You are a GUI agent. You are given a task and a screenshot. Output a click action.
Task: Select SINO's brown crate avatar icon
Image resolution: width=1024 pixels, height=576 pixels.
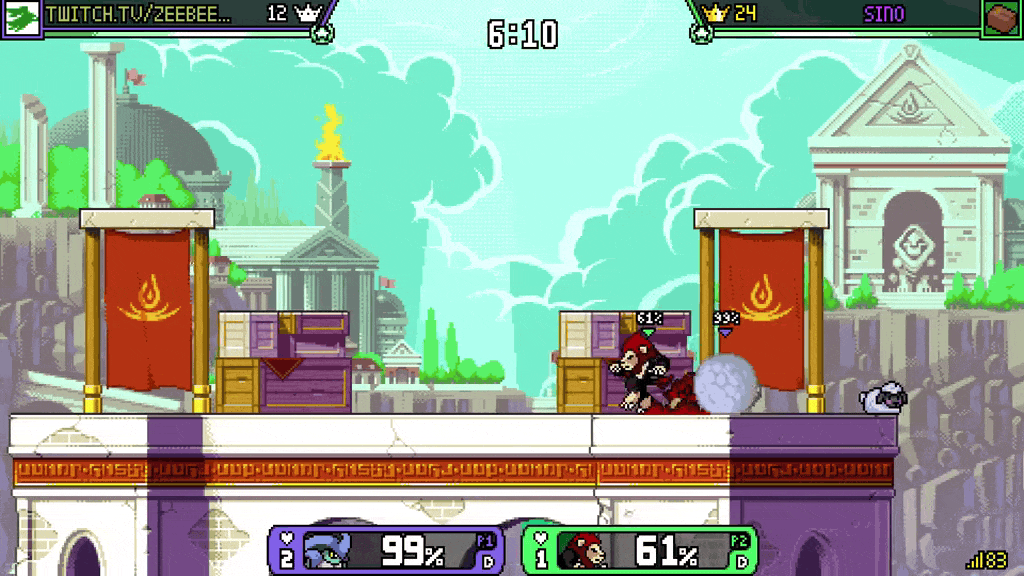tap(1003, 18)
